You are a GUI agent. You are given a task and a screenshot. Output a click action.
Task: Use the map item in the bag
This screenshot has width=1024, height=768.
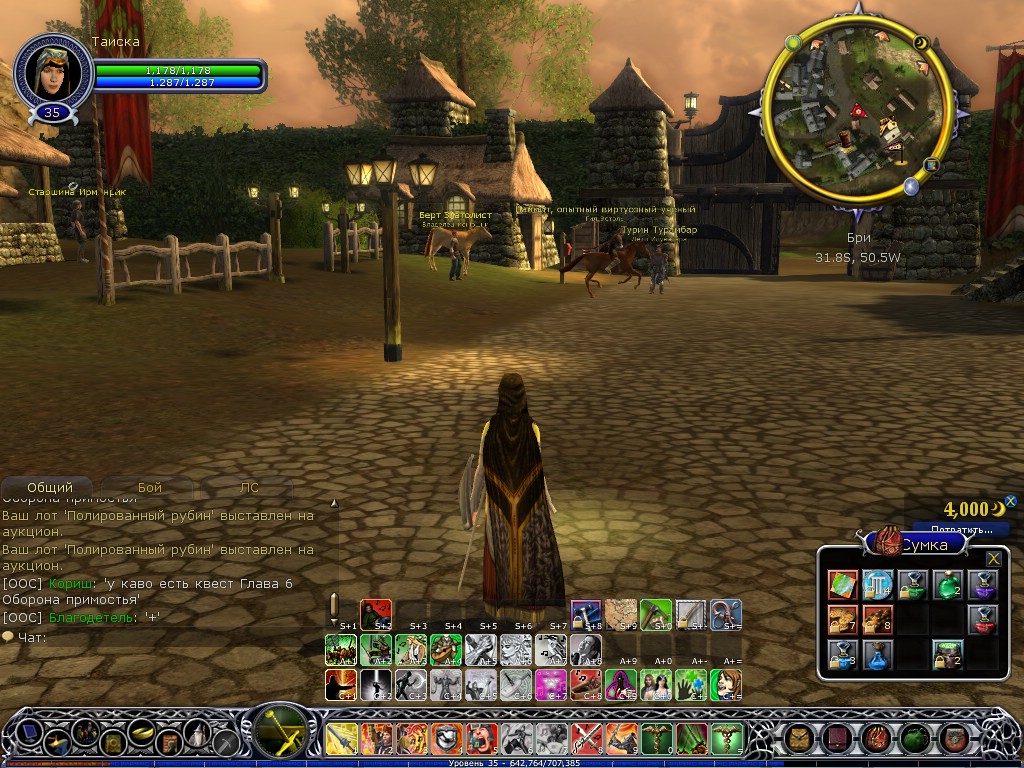[843, 585]
